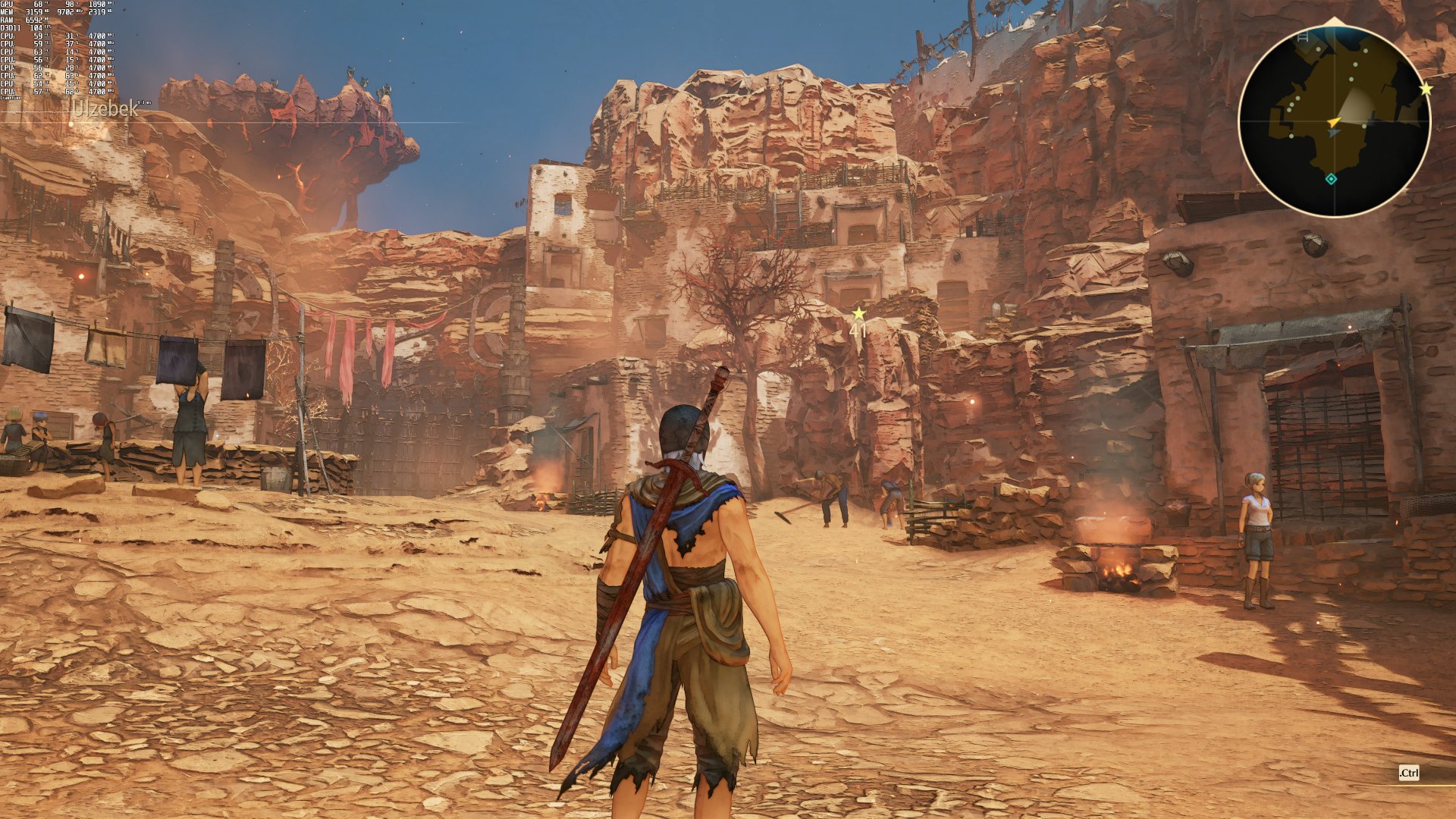Viewport: 1456px width, 819px height.
Task: Select the cyan diamond objective icon on minimap
Action: tap(1330, 179)
